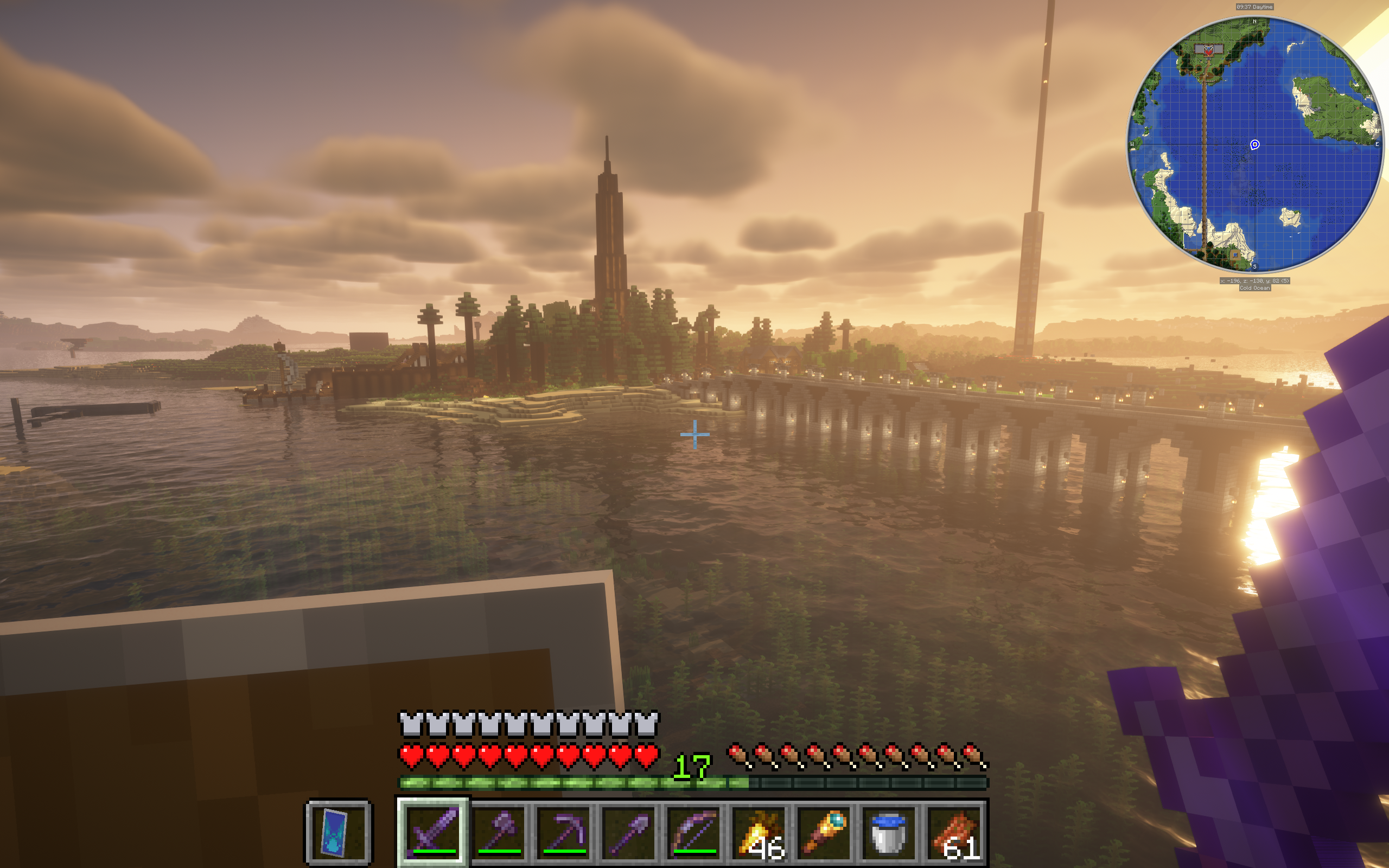The width and height of the screenshot is (1389, 868).
Task: Choose the netherite pickaxe in the hotbar
Action: 564,832
